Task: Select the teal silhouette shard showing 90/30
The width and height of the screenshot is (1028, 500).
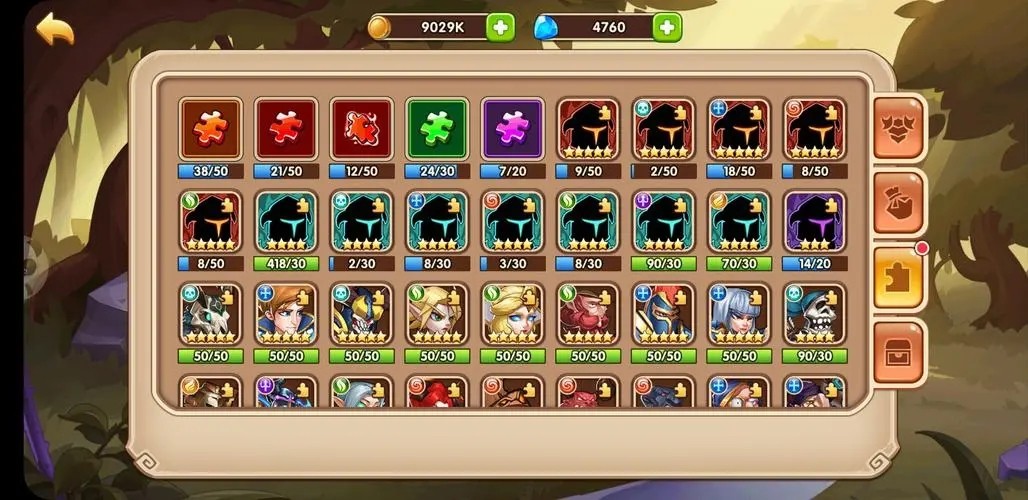Action: click(663, 222)
